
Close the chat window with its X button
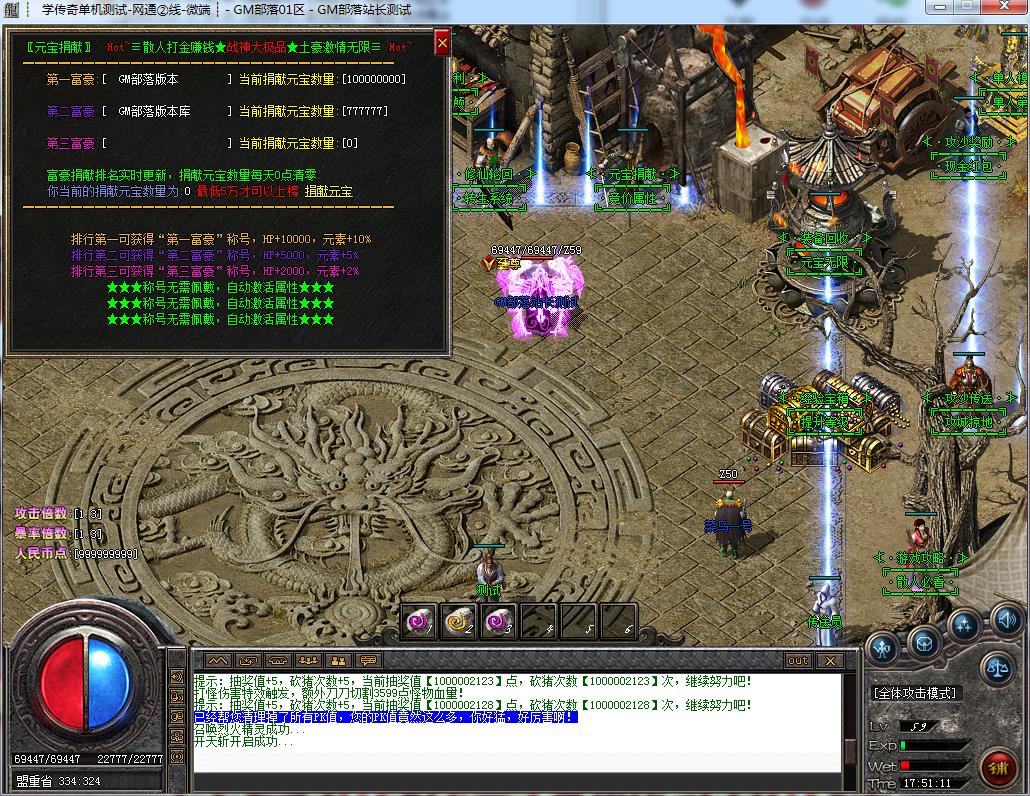pyautogui.click(x=829, y=661)
